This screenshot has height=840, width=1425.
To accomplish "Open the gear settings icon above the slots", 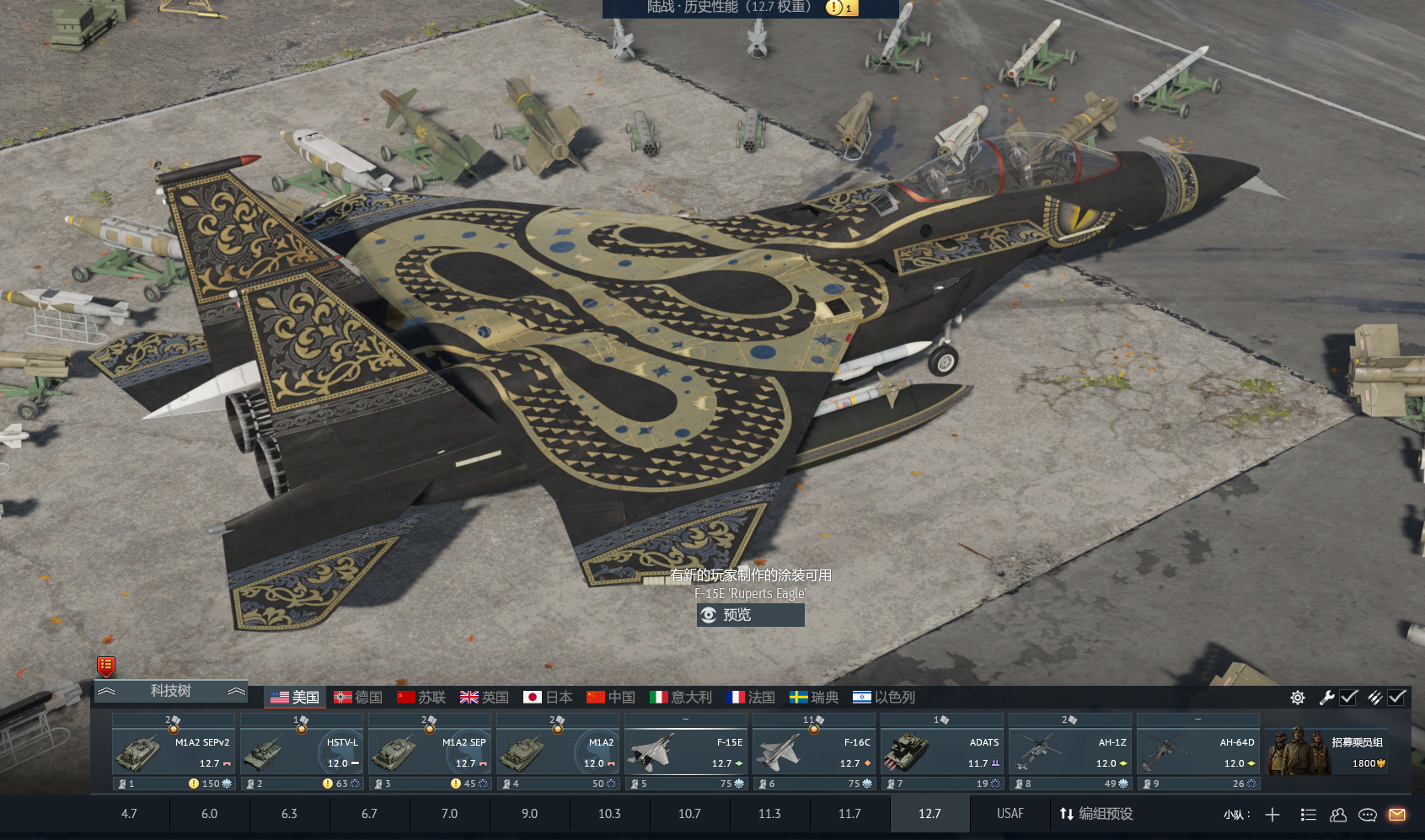I will point(1298,698).
